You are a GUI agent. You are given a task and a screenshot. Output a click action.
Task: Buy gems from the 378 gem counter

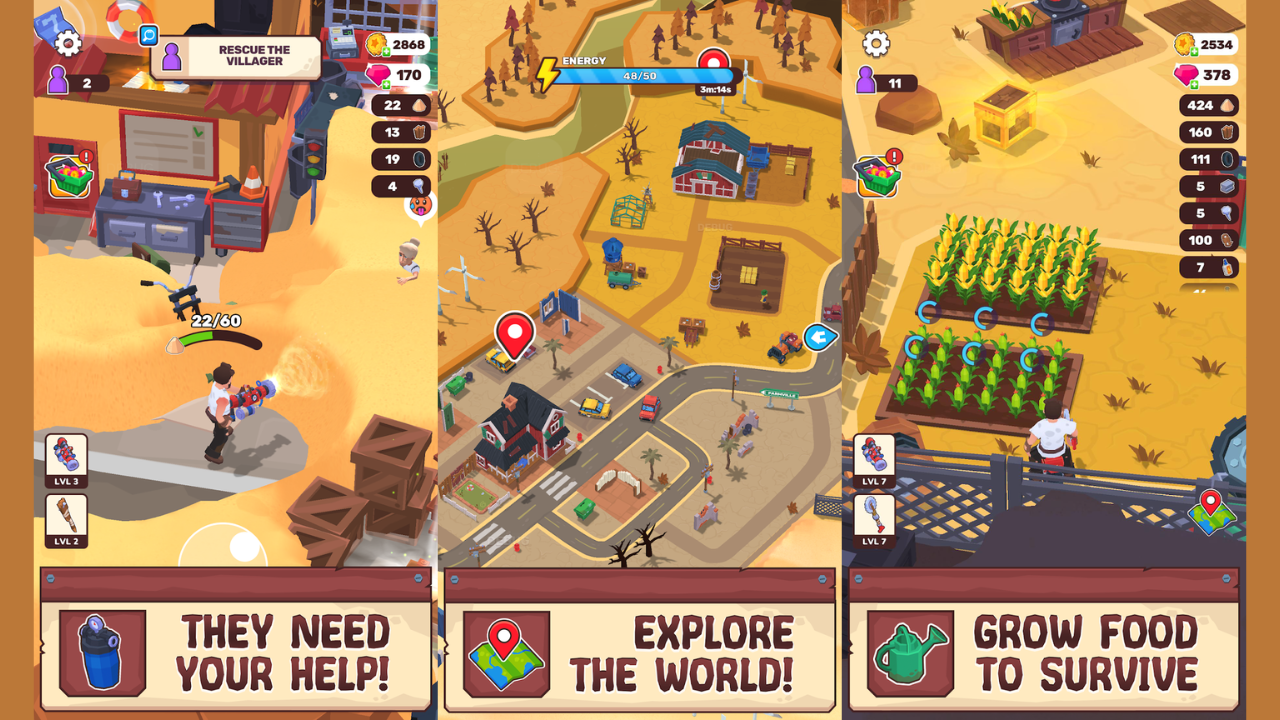pyautogui.click(x=1205, y=75)
